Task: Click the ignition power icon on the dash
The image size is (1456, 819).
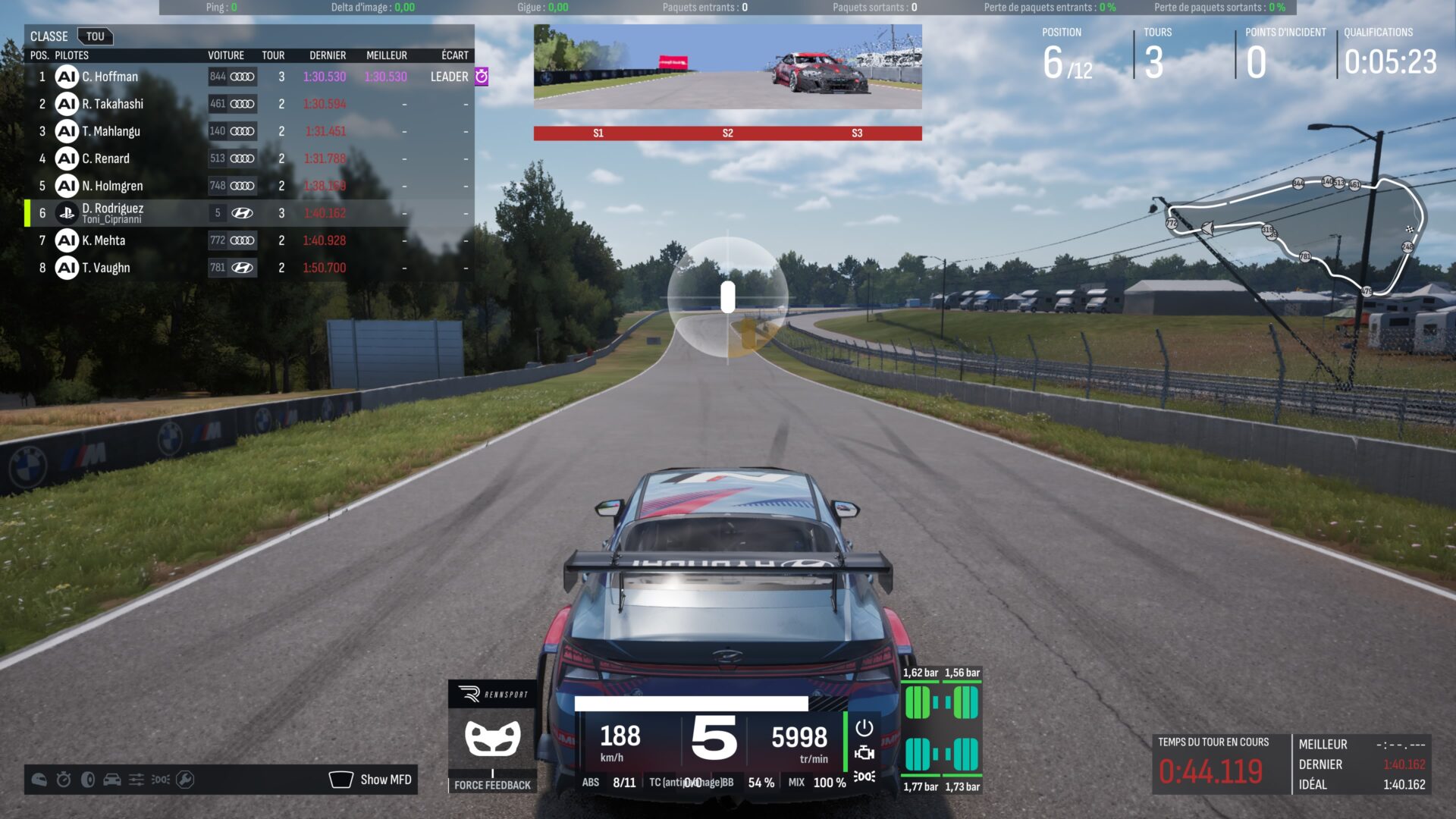Action: (x=864, y=729)
